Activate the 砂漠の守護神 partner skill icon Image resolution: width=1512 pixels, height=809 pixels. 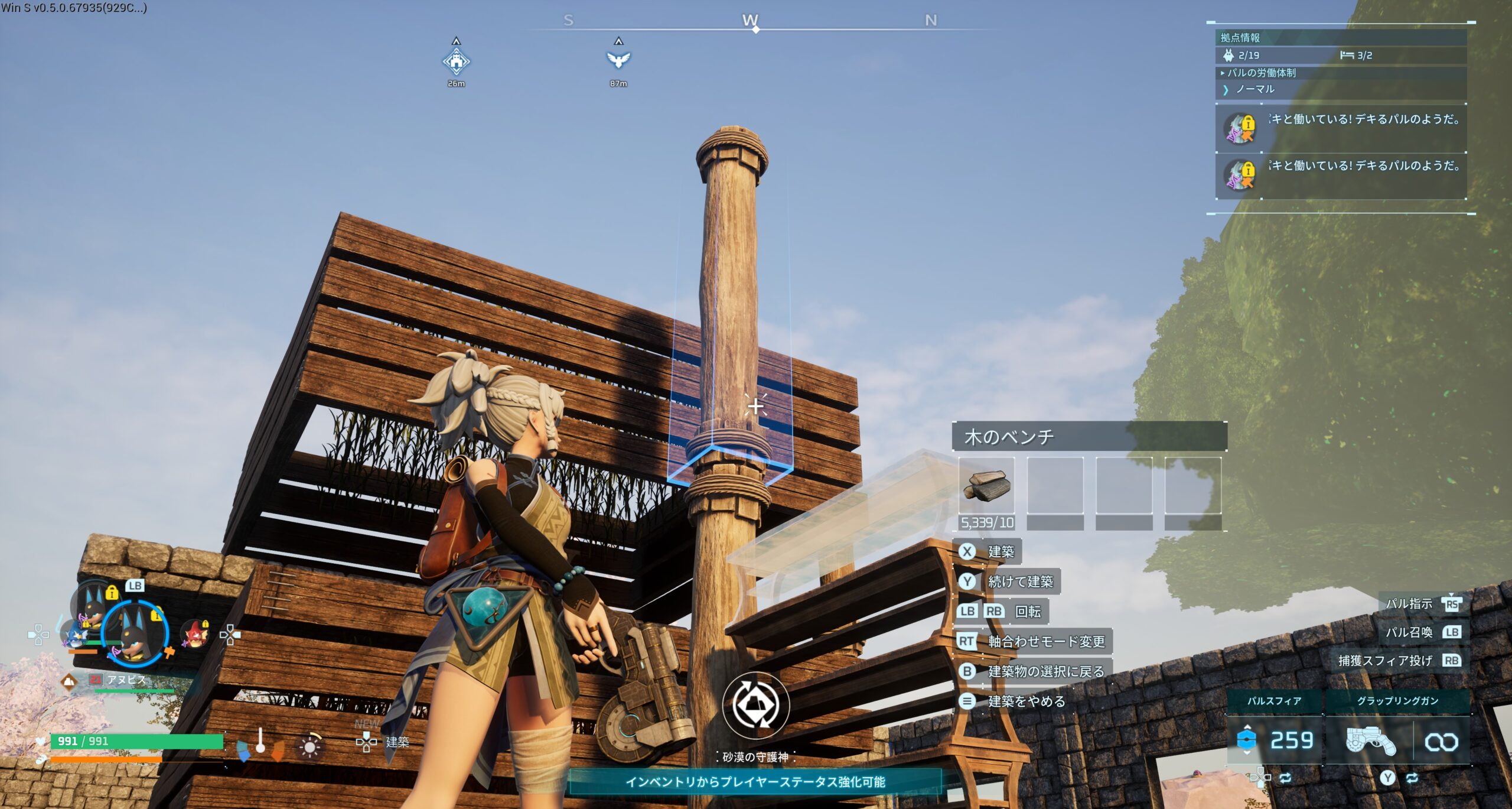[x=756, y=705]
